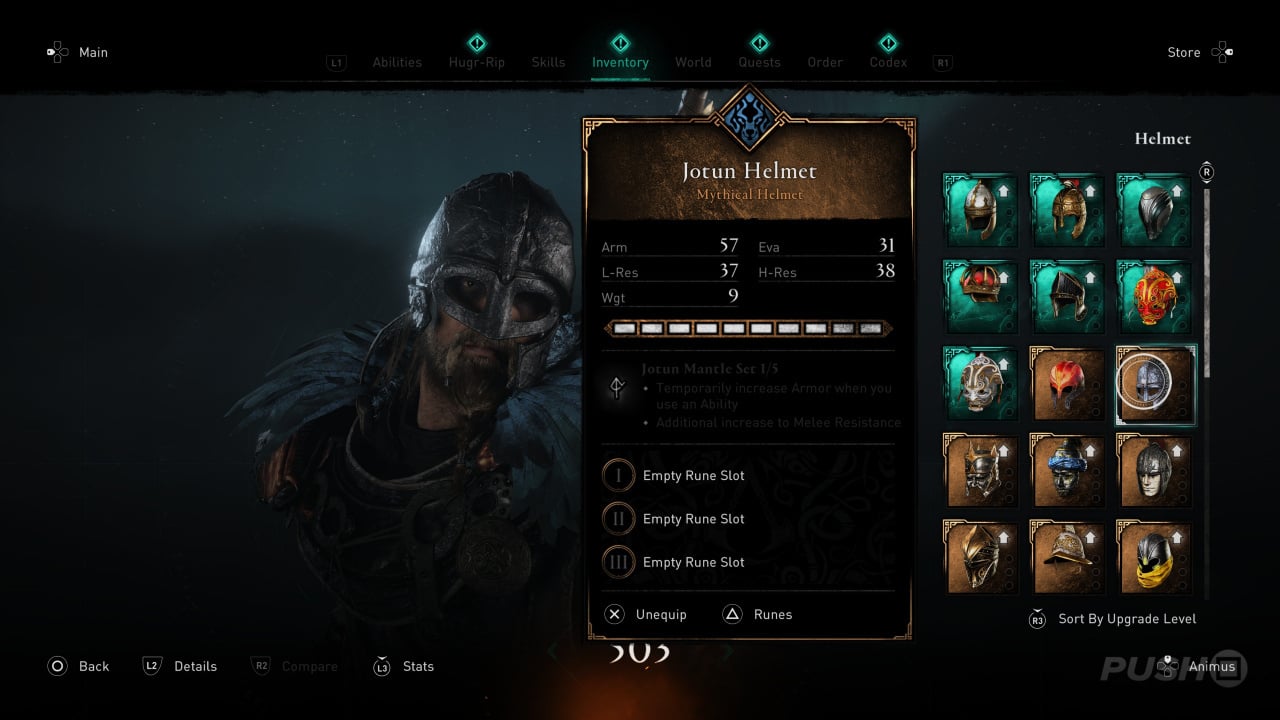Open the World tab
1280x720 pixels.
pos(693,62)
